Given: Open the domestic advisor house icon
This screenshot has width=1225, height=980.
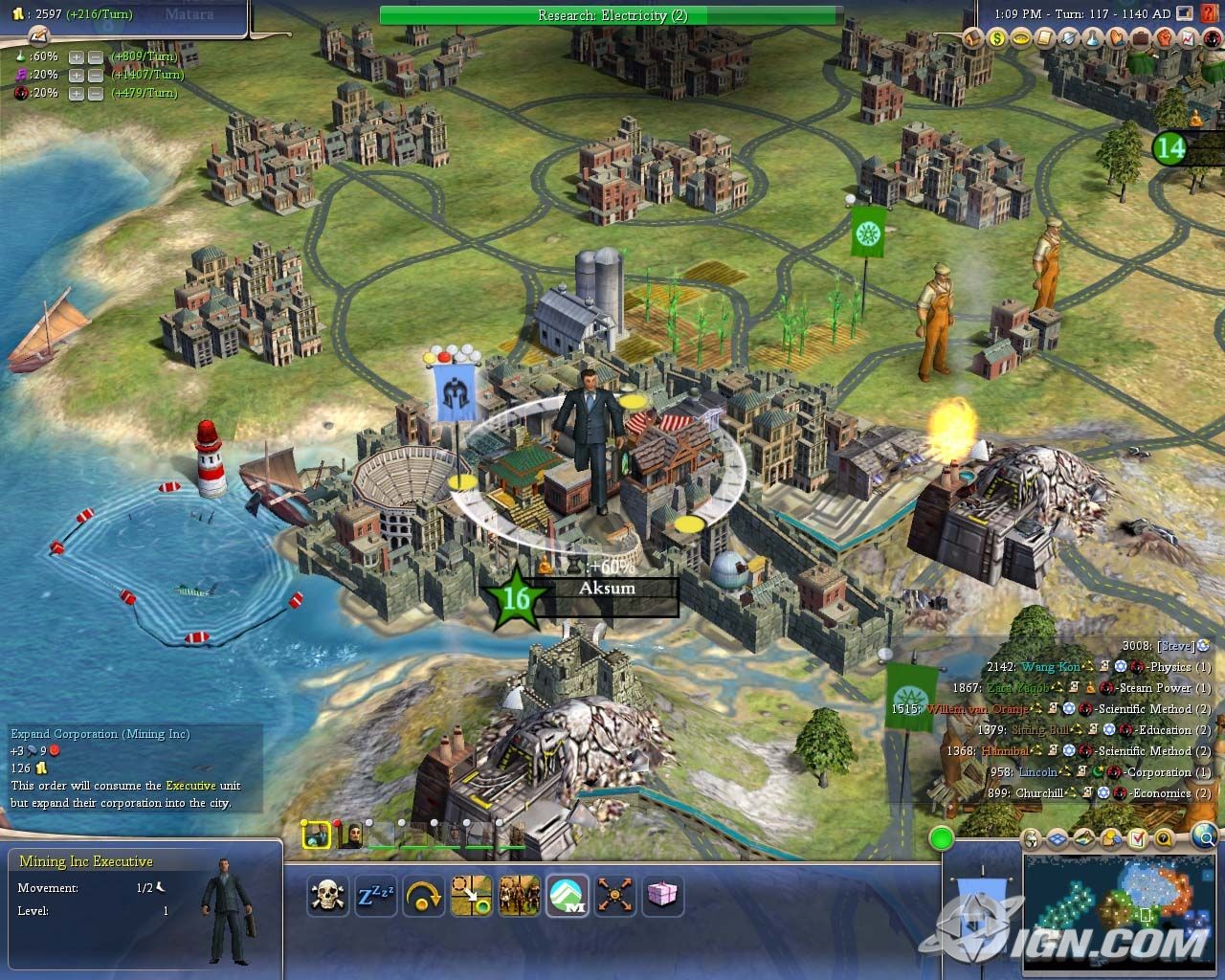Looking at the screenshot, I should point(974,38).
